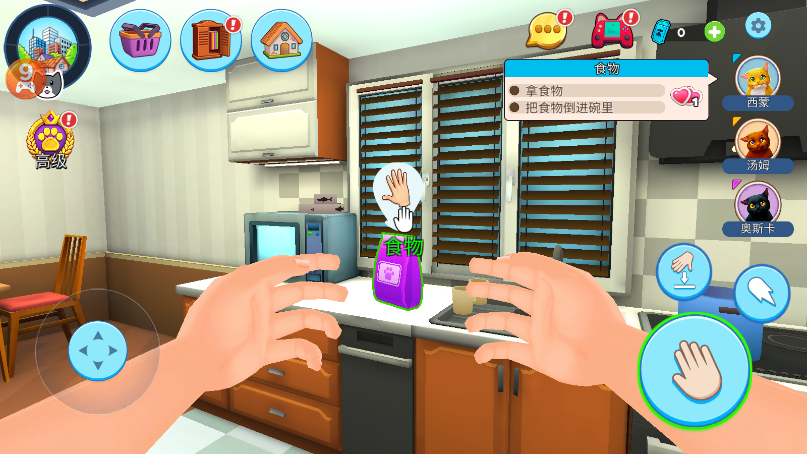Viewport: 807px width, 454px height.
Task: Open the house menu button
Action: click(x=282, y=40)
